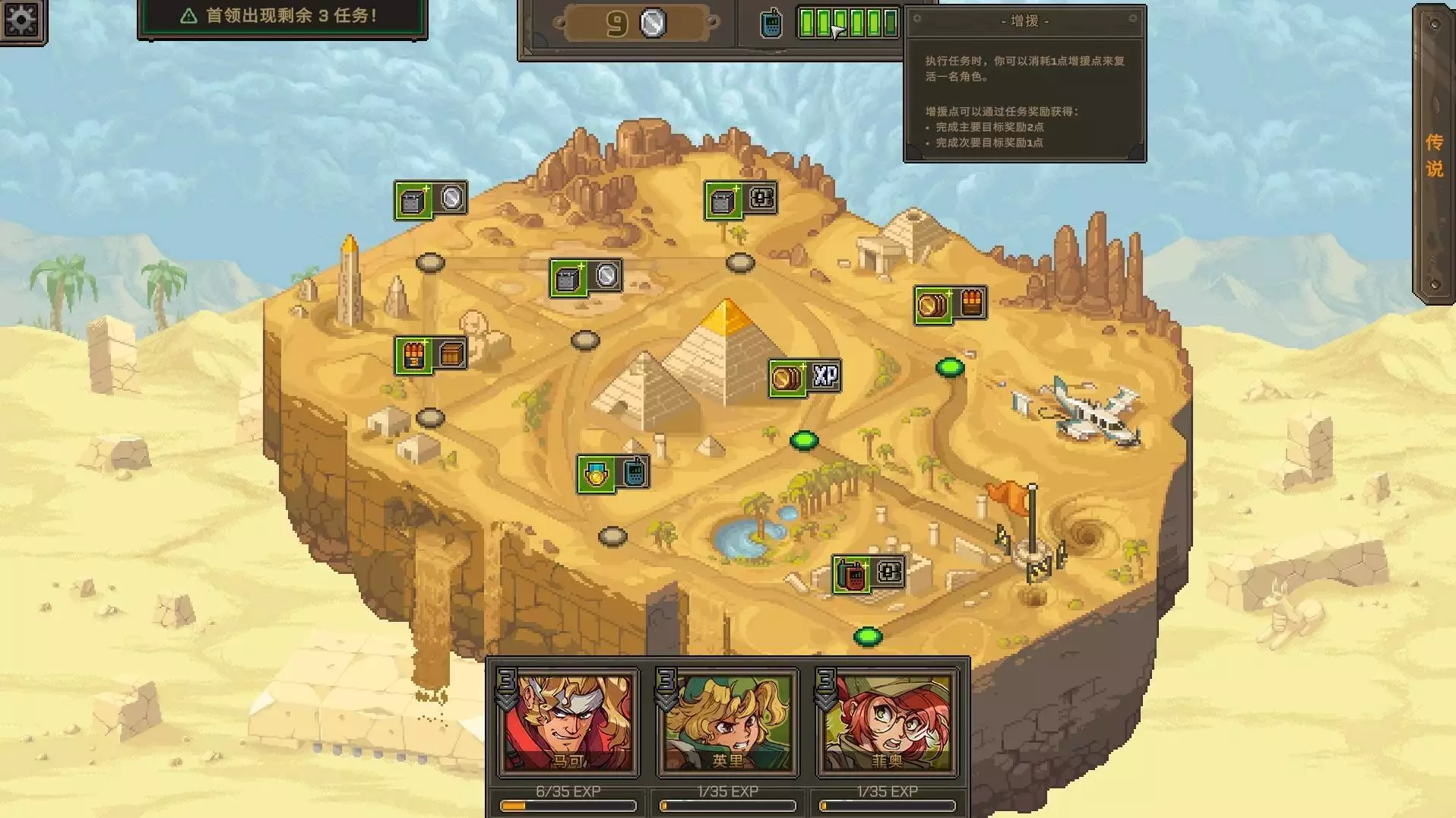Select Fio's (菲奥) character portrait

(887, 722)
